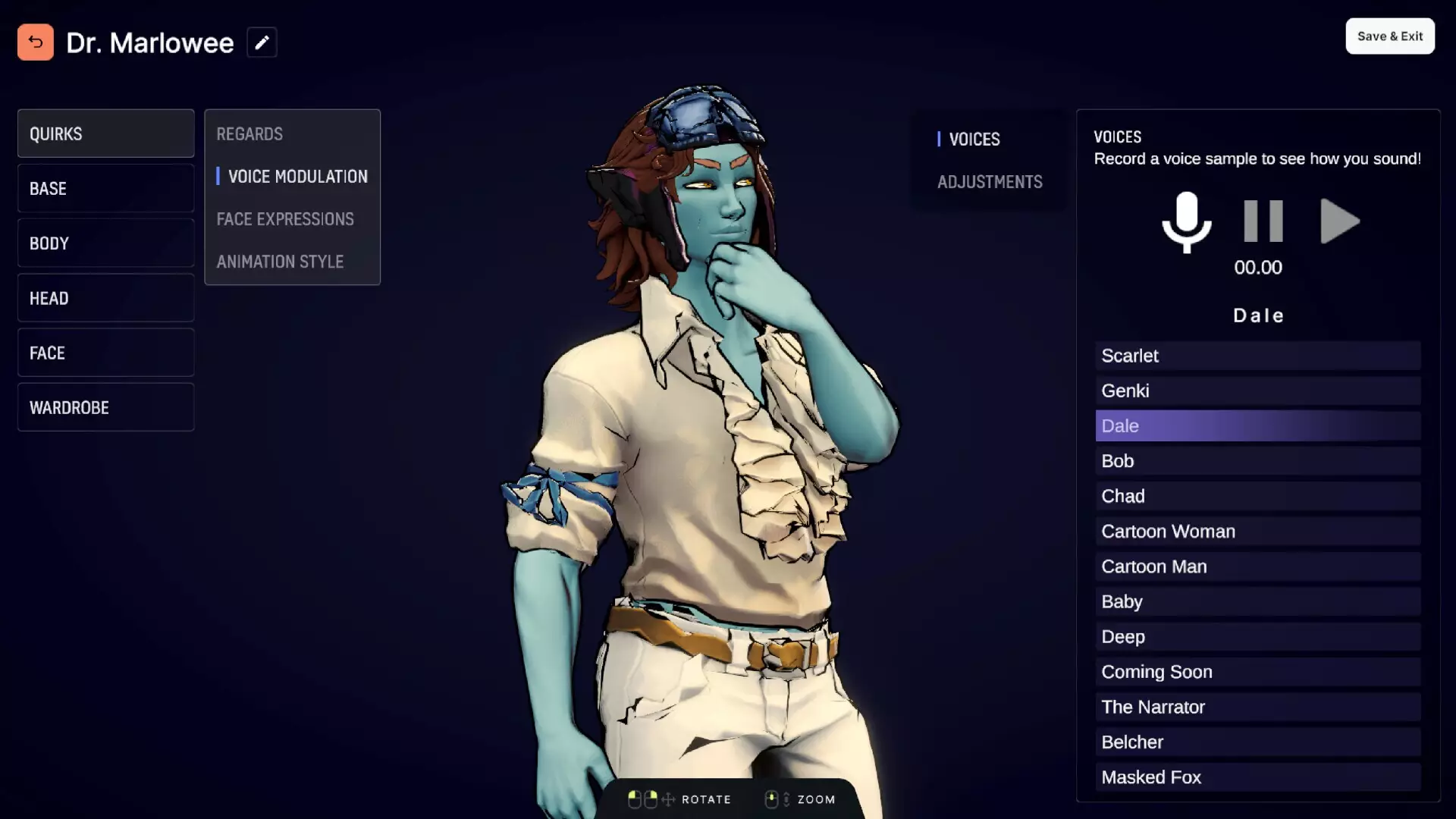Viewport: 1456px width, 819px height.
Task: Switch to the Voices tab
Action: pos(974,139)
